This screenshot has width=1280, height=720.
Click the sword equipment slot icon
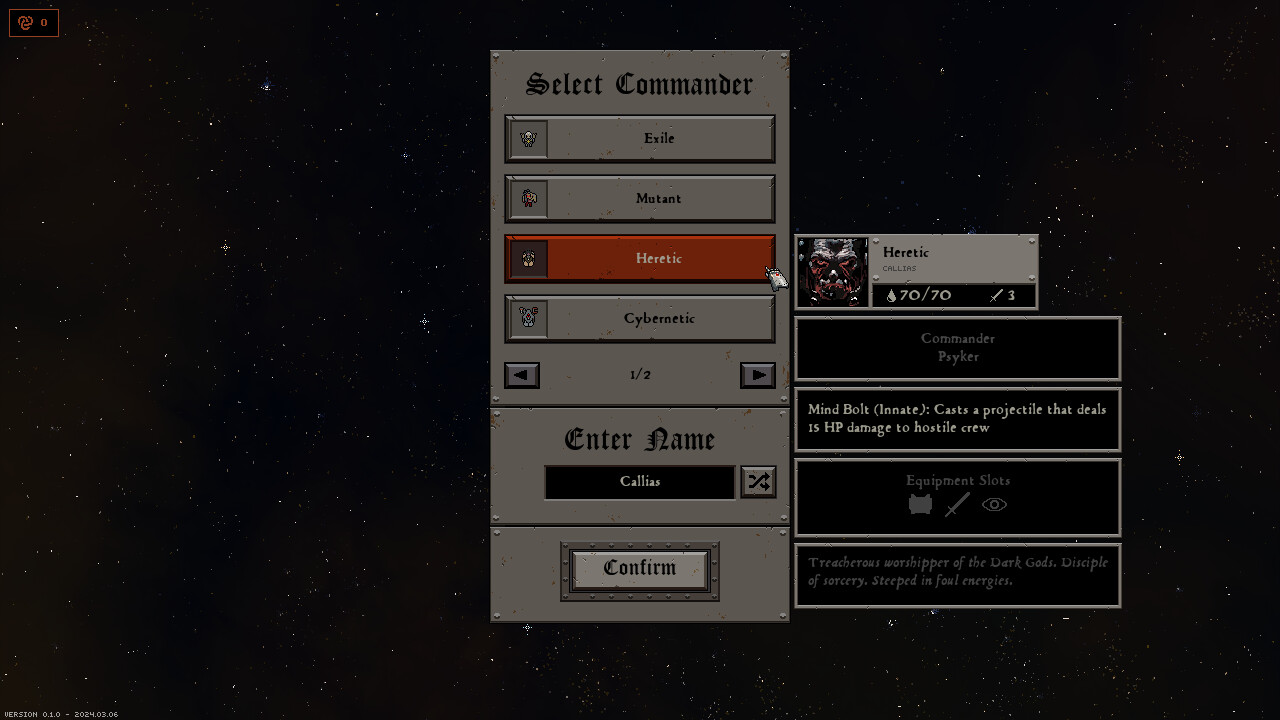click(x=957, y=505)
